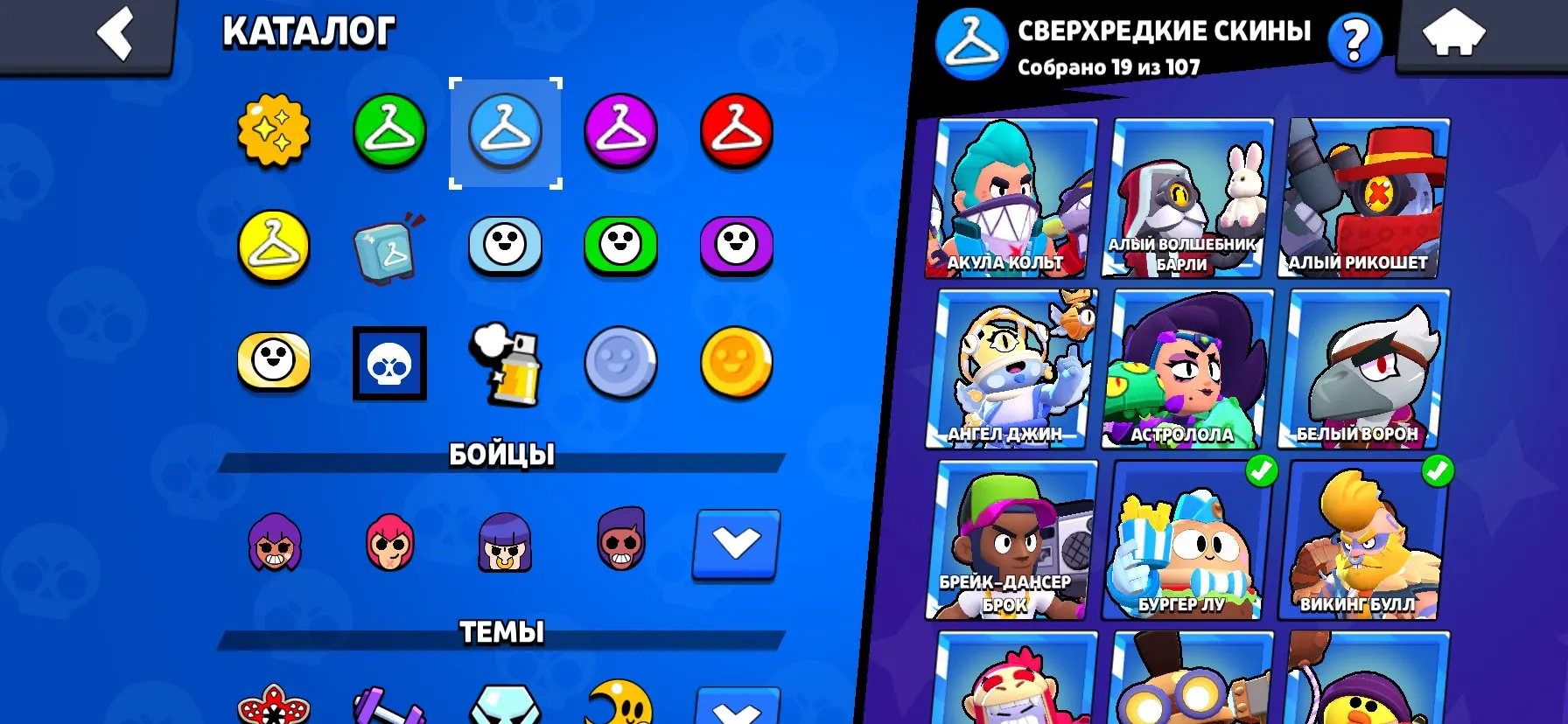Go back using the arrow button
This screenshot has width=1568, height=724.
tap(114, 33)
